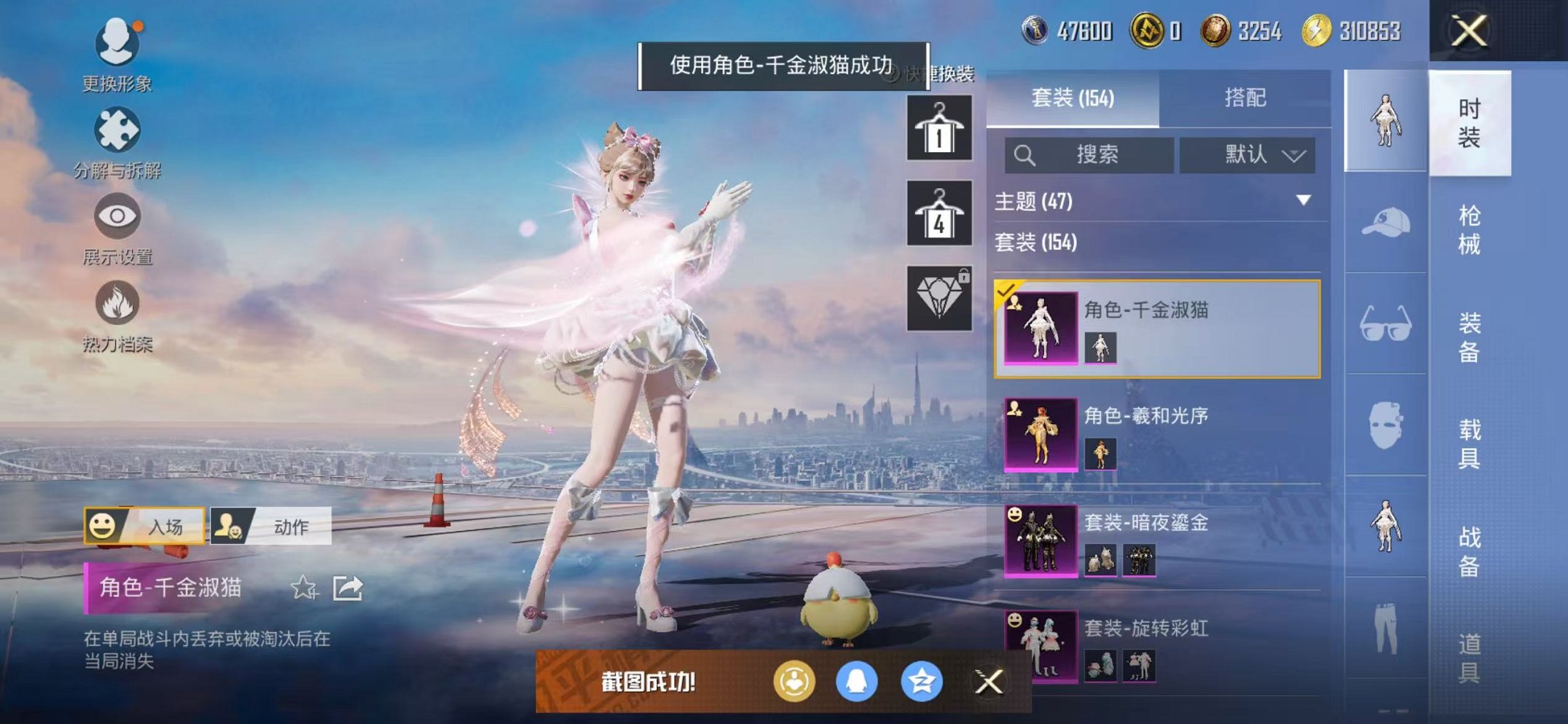
Task: Select the 分解与拆解 dismantle tool
Action: point(117,131)
